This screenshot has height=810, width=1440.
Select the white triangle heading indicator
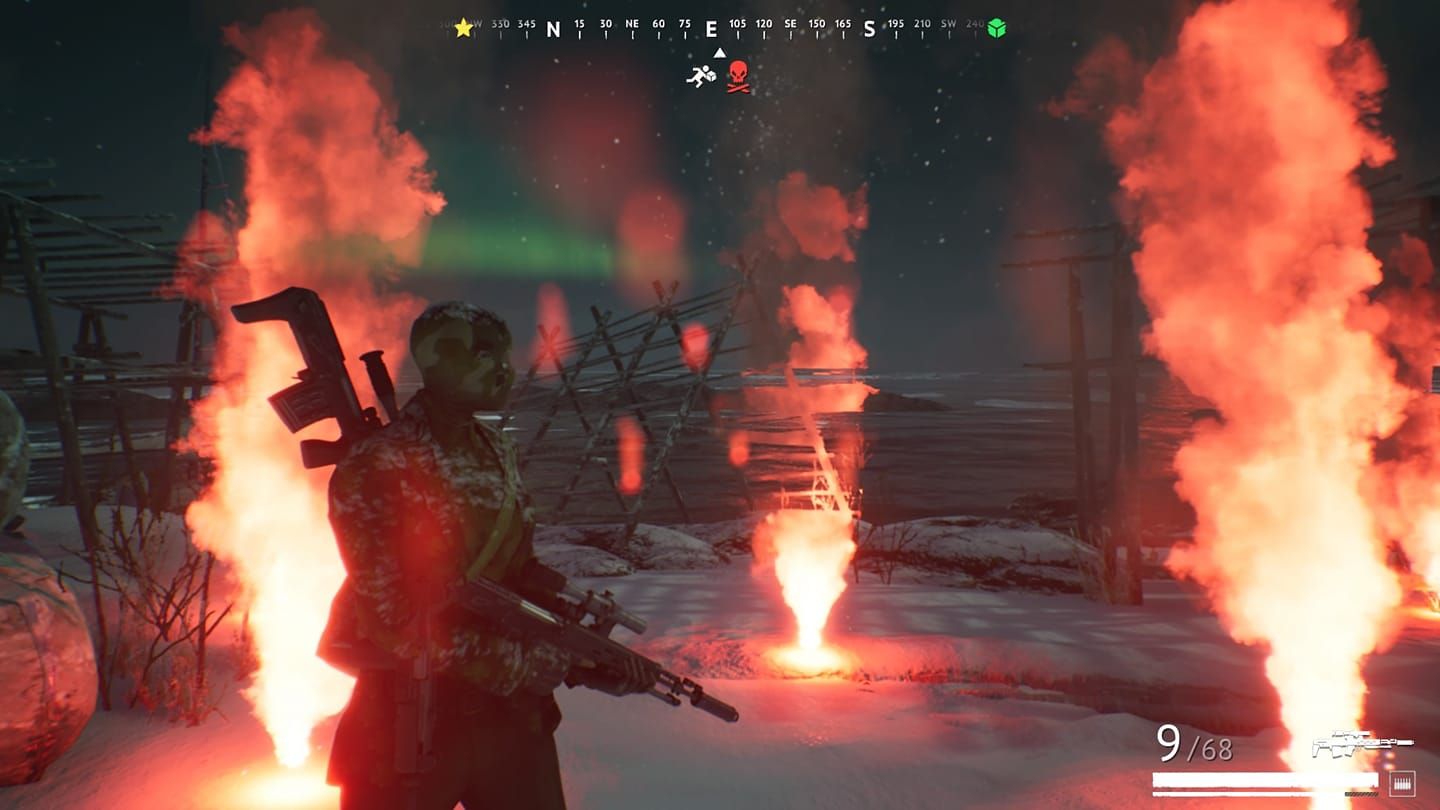[719, 52]
